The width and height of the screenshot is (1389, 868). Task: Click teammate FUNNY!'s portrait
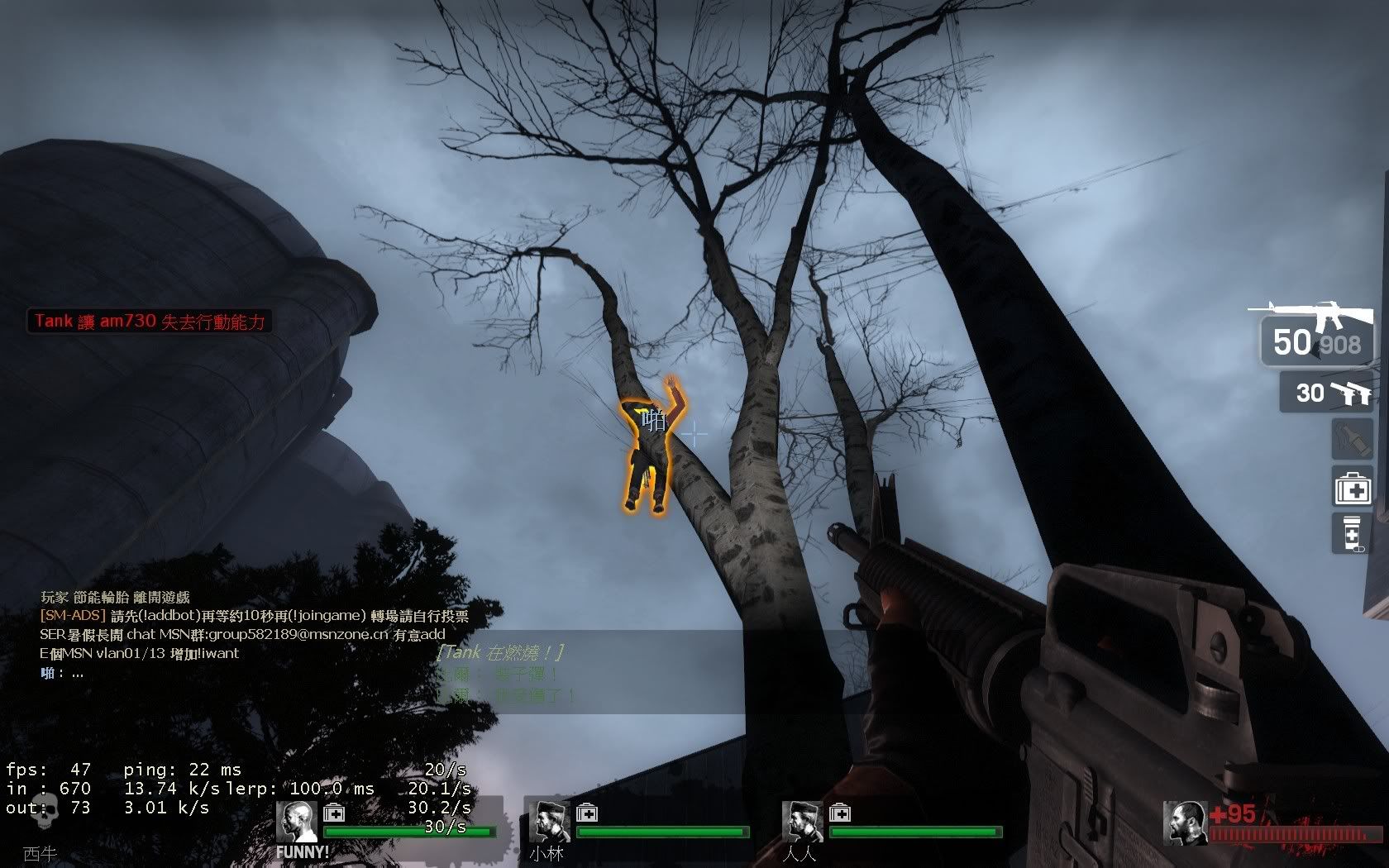tap(296, 823)
